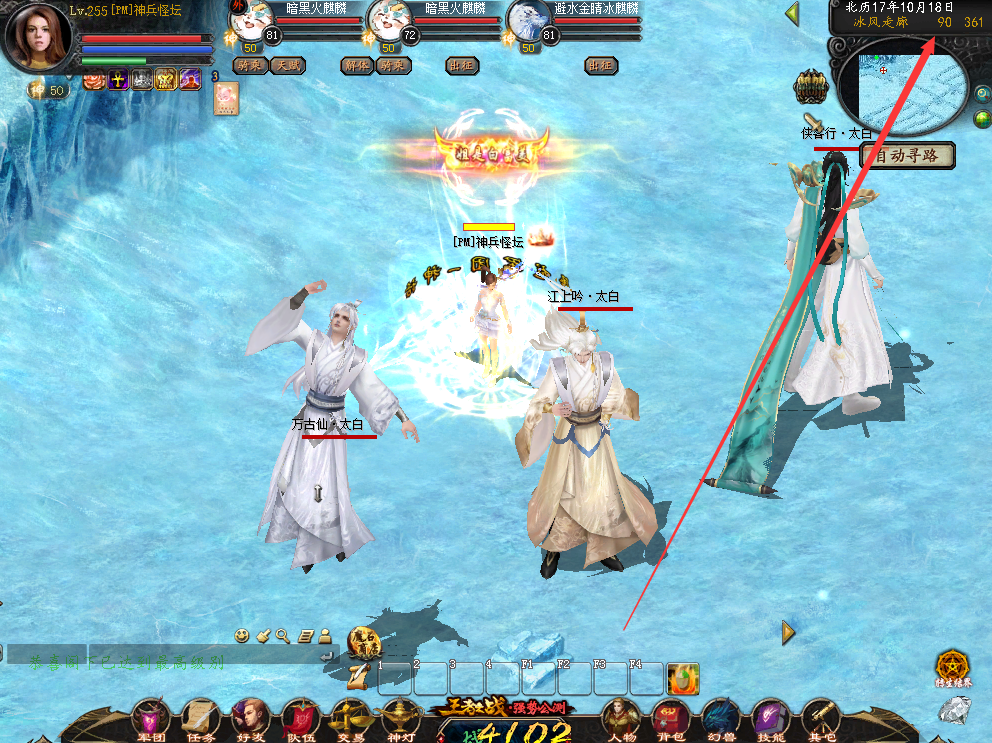The image size is (992, 743).
Task: Open the smiley emoticon picker in chat
Action: pyautogui.click(x=242, y=635)
